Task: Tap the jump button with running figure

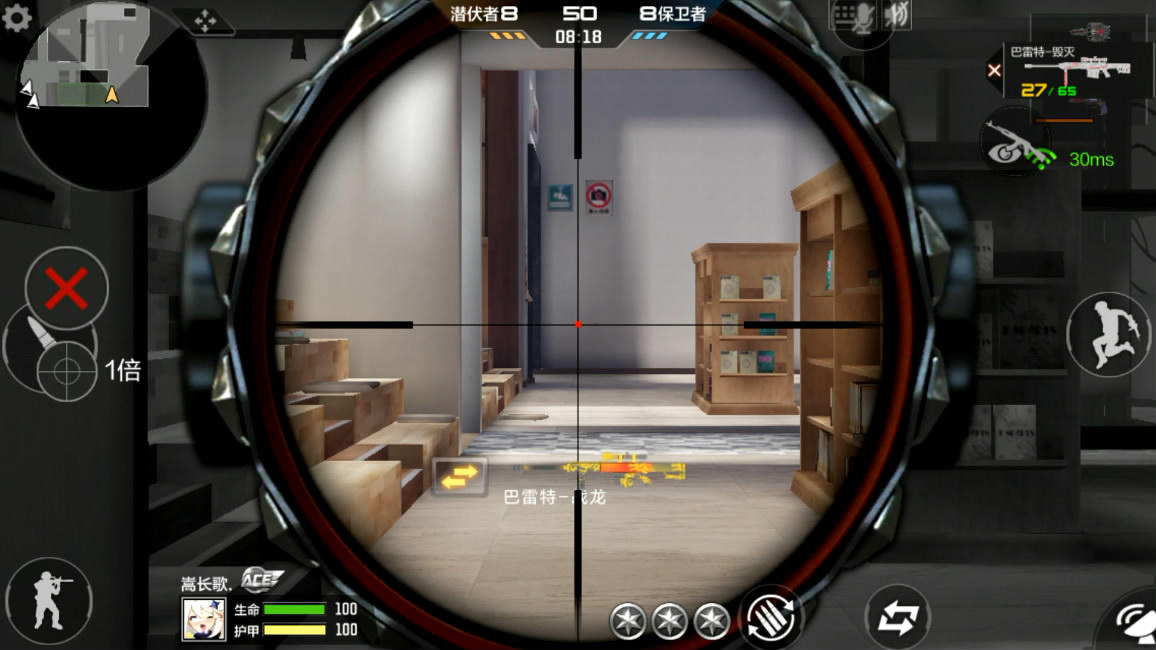Action: pyautogui.click(x=1107, y=334)
